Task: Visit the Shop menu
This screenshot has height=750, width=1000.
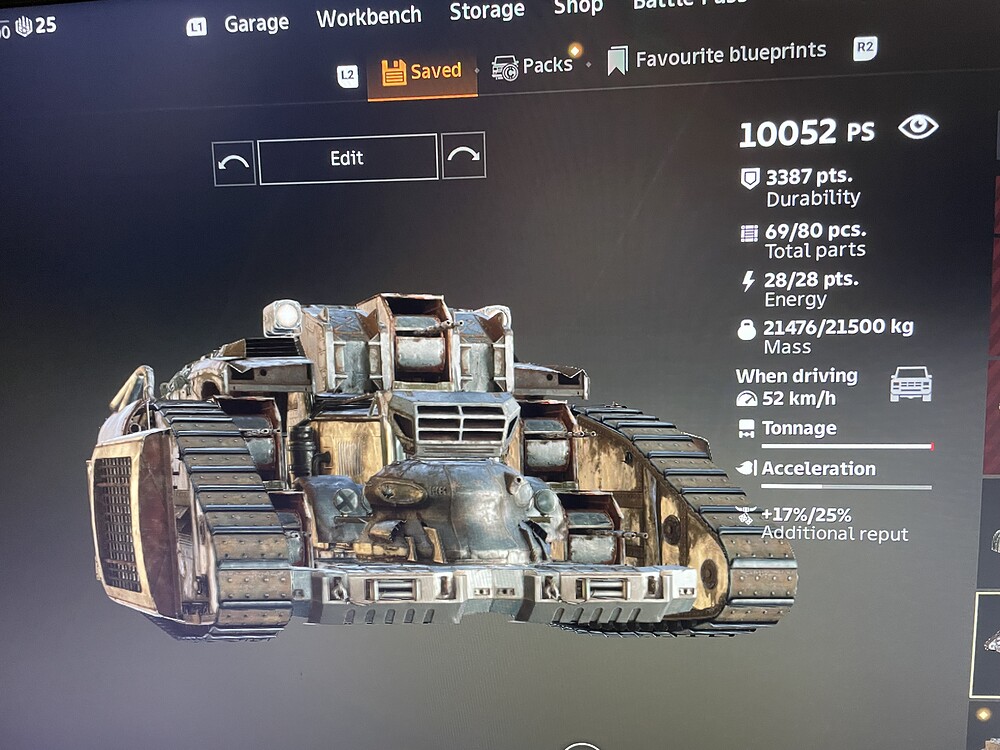Action: click(580, 8)
